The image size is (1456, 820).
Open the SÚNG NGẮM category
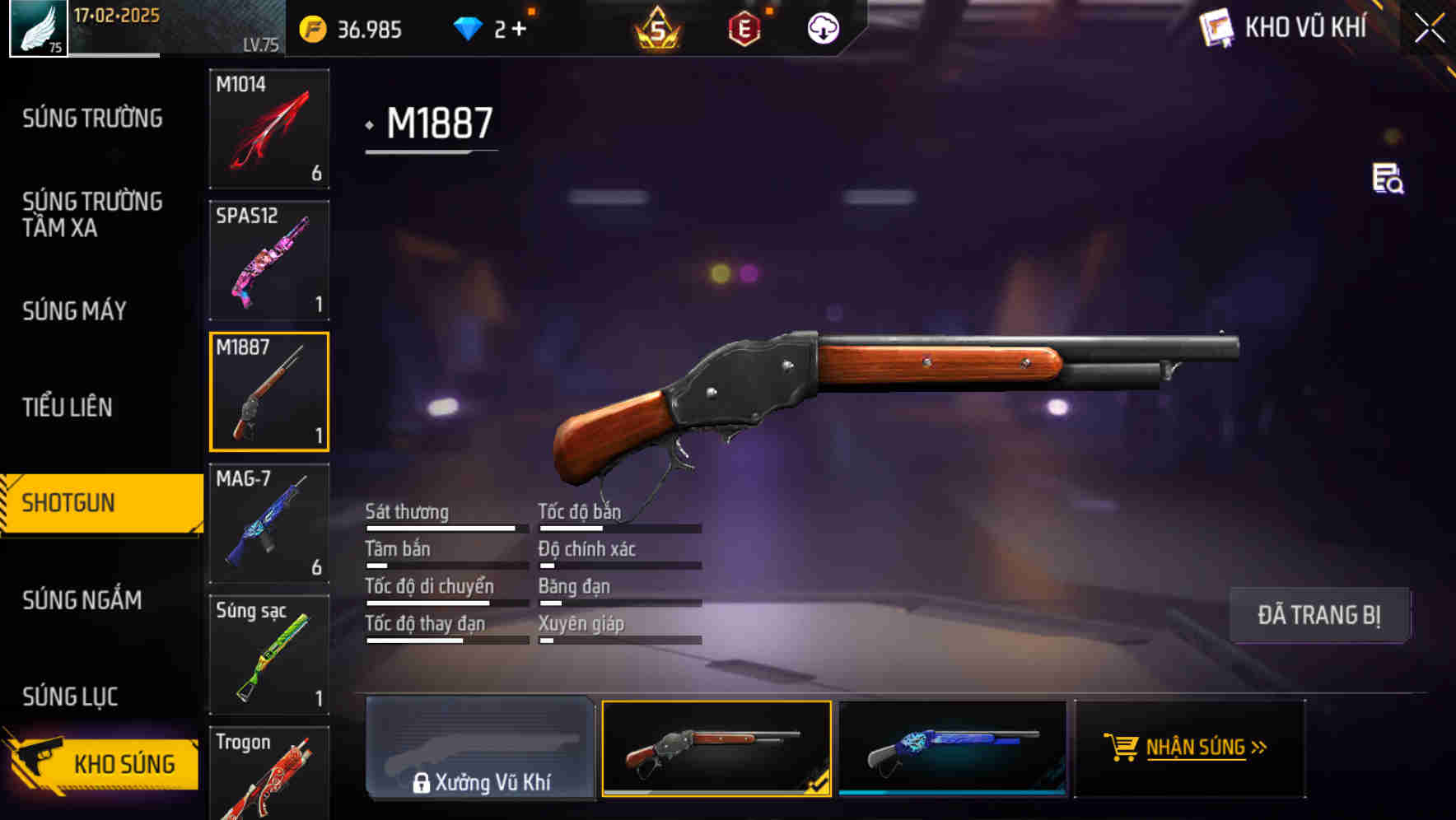tap(82, 601)
